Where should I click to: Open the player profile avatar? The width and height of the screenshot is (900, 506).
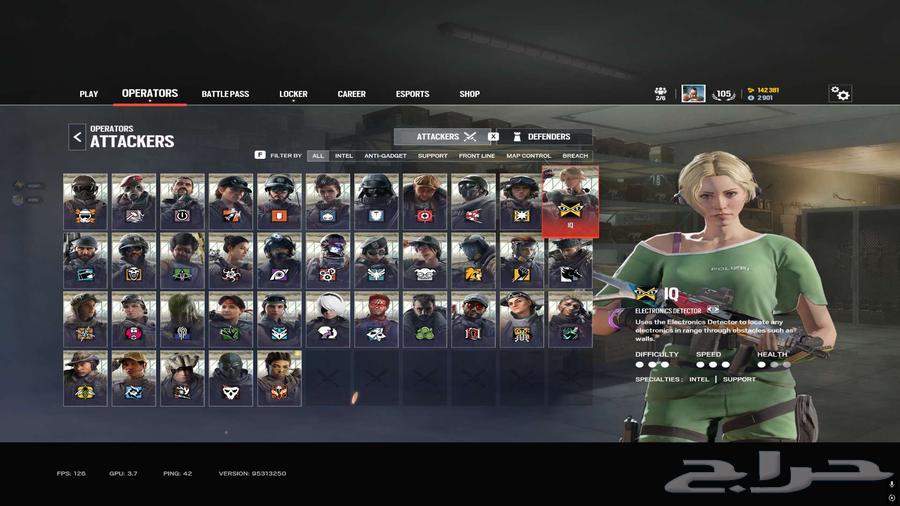tap(693, 94)
